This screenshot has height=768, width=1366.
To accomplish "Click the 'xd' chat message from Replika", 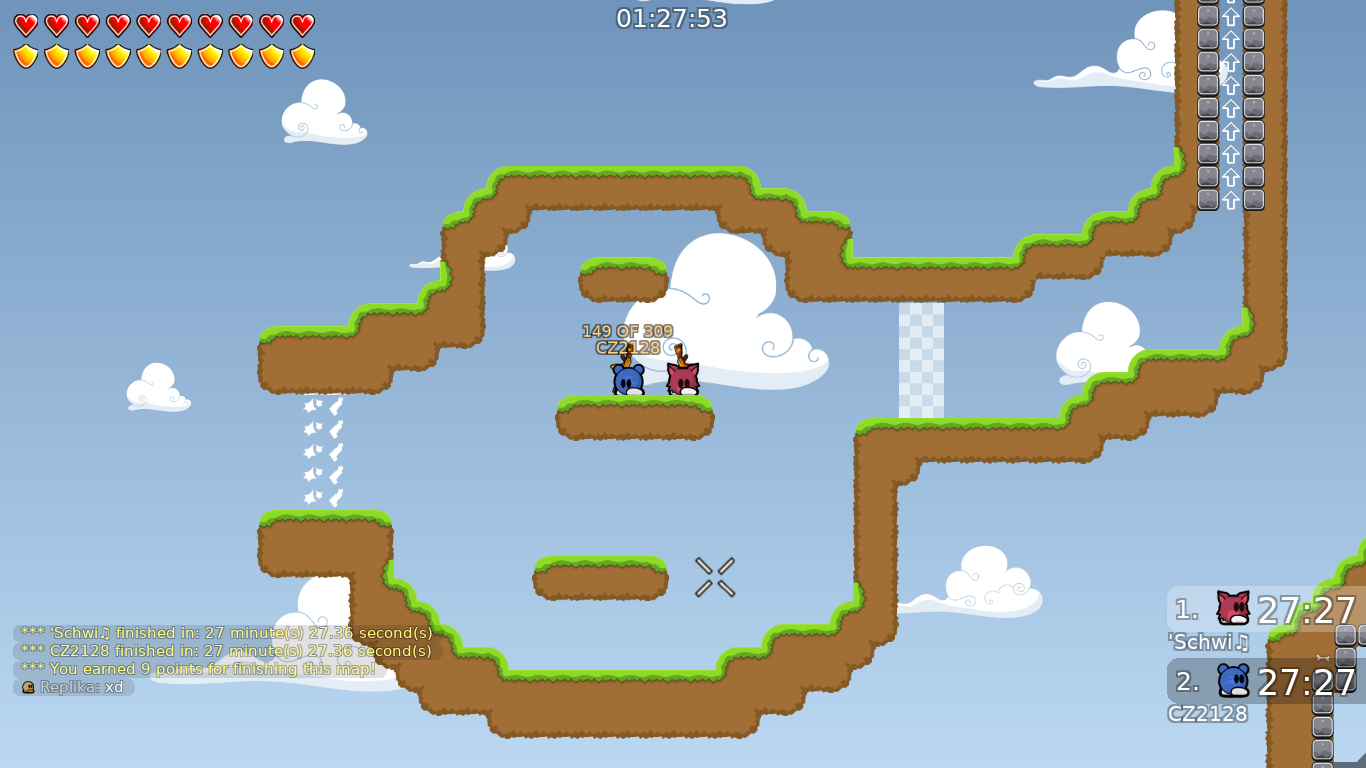I will tap(114, 687).
